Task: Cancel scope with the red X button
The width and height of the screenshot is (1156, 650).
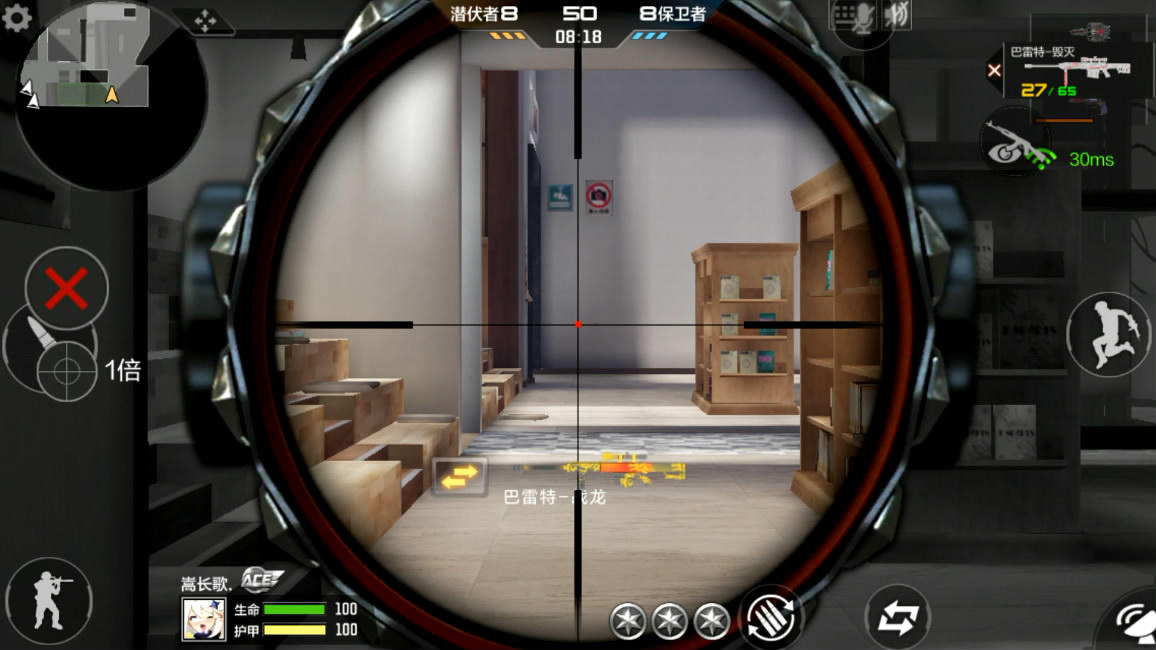Action: (x=67, y=289)
